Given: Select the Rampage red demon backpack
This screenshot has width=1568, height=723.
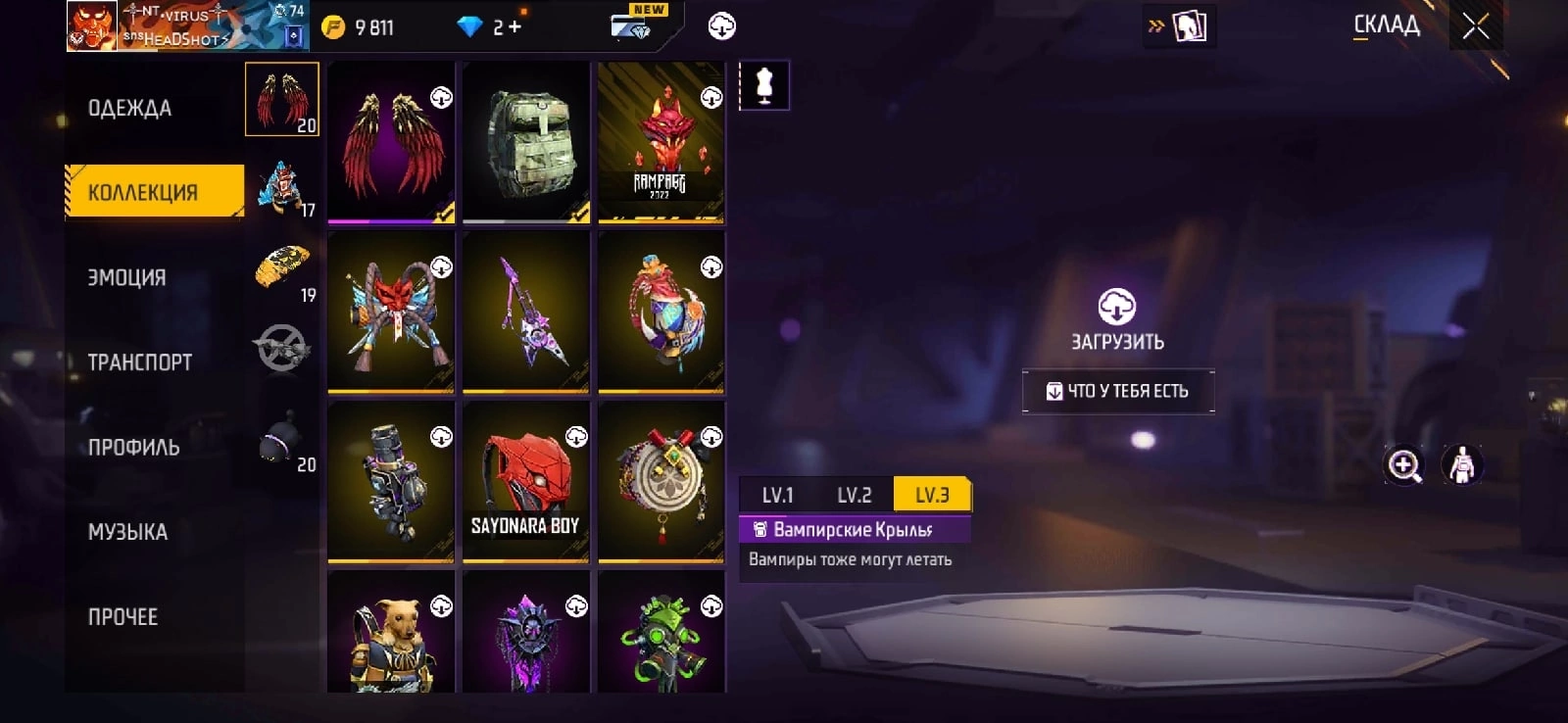Looking at the screenshot, I should [661, 142].
